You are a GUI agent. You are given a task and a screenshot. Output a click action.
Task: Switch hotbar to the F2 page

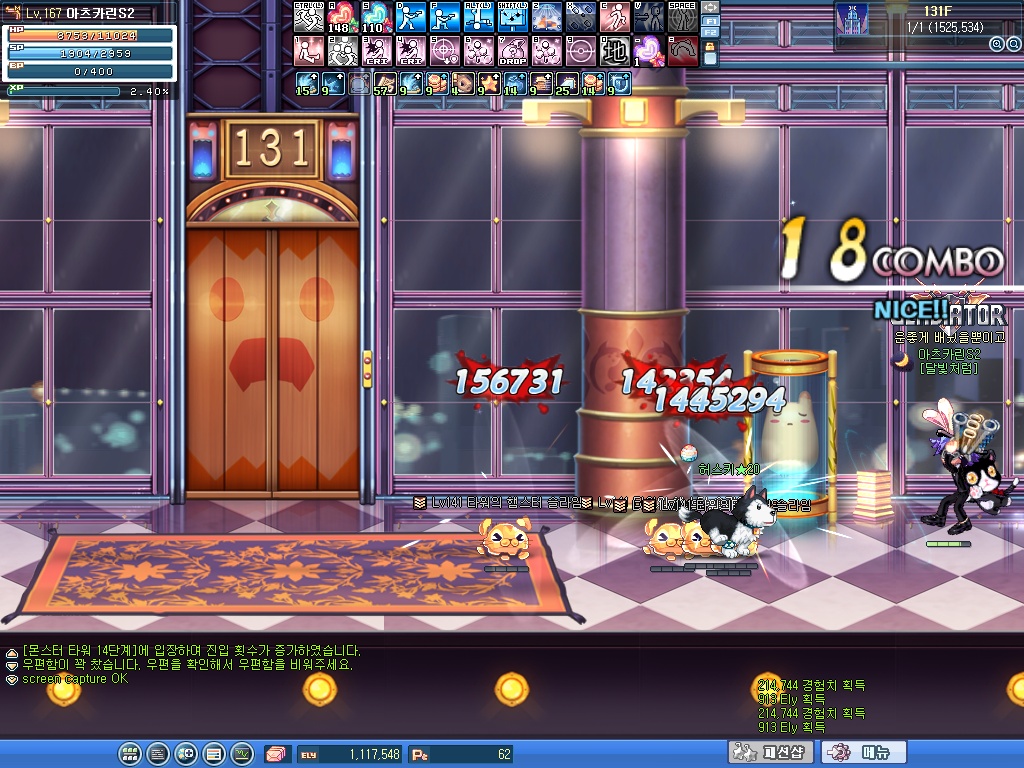click(x=711, y=33)
